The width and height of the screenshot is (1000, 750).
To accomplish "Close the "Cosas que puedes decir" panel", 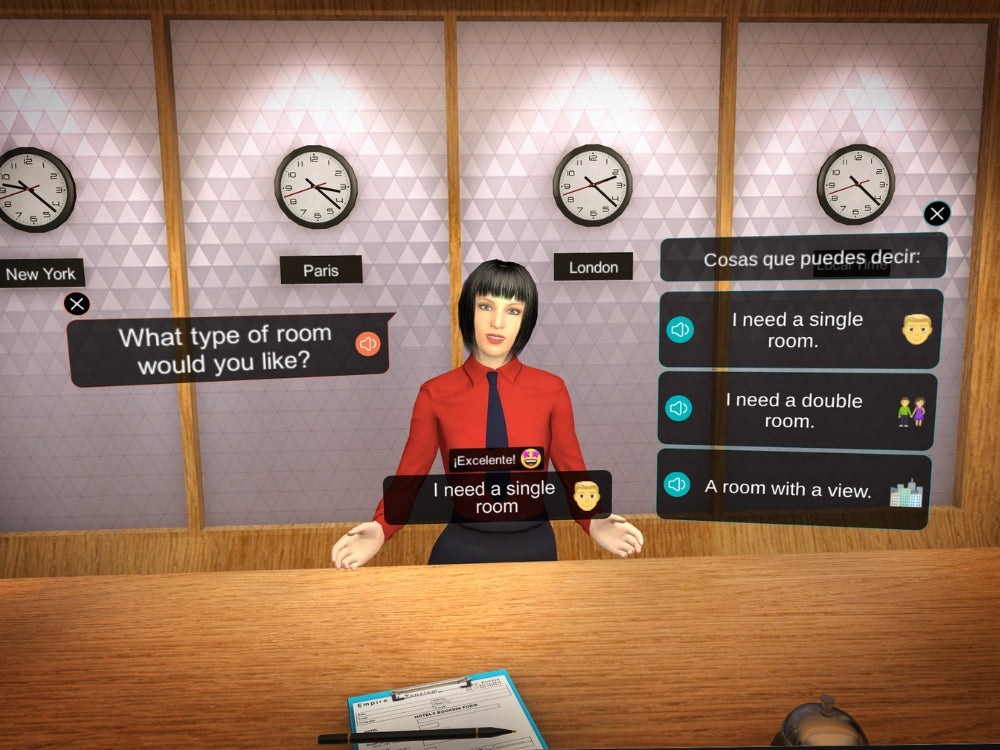I will [937, 213].
